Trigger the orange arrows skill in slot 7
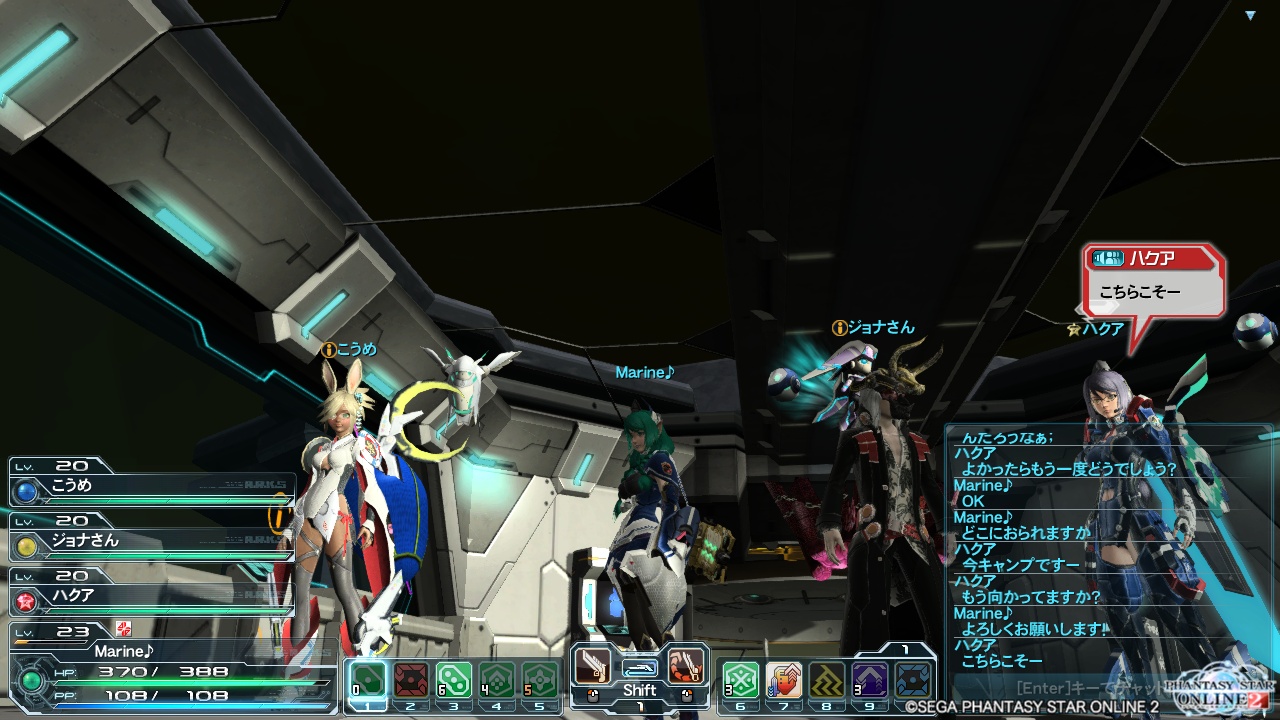Viewport: 1280px width, 720px height. [784, 680]
